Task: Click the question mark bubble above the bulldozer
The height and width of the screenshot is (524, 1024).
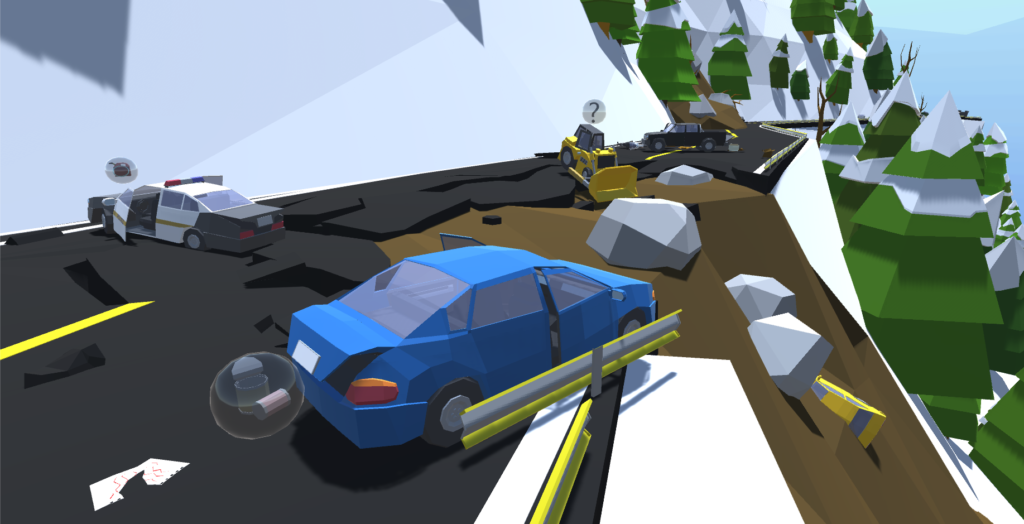Action: click(594, 111)
